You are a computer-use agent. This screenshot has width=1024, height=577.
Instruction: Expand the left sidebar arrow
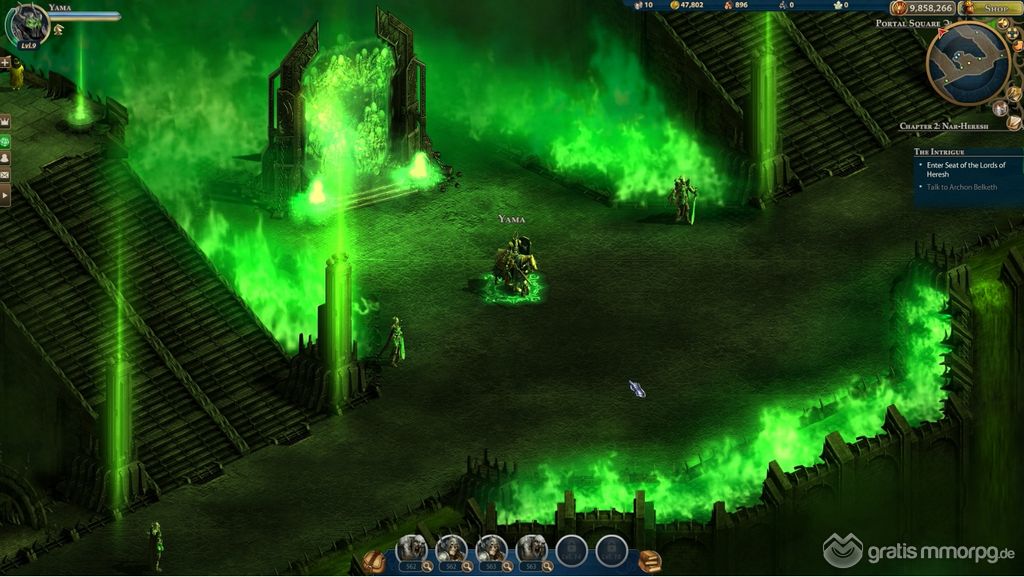(x=5, y=196)
